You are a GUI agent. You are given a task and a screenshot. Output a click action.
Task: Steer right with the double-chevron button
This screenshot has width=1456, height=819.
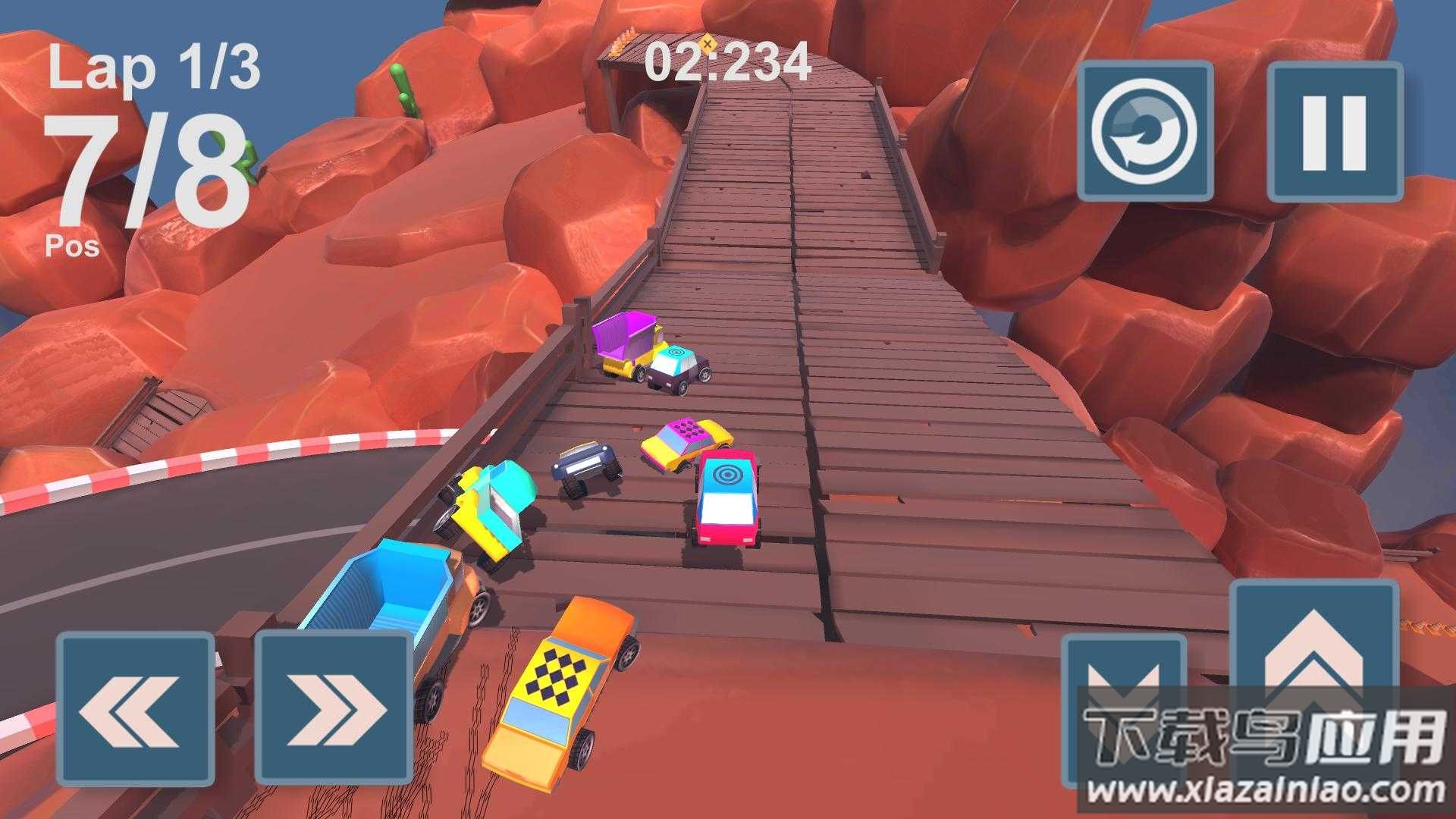[334, 710]
